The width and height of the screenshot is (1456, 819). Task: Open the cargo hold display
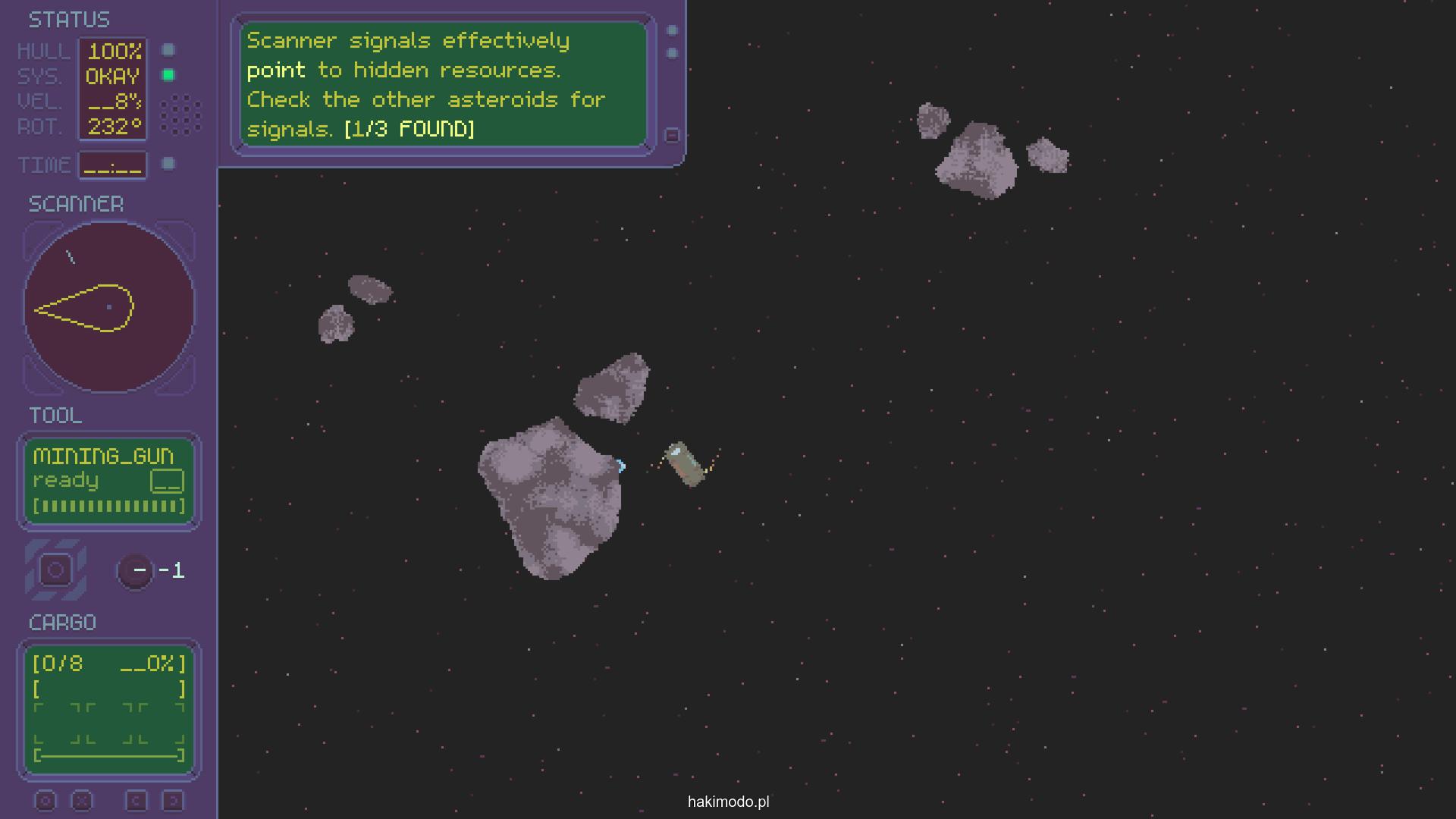point(109,708)
